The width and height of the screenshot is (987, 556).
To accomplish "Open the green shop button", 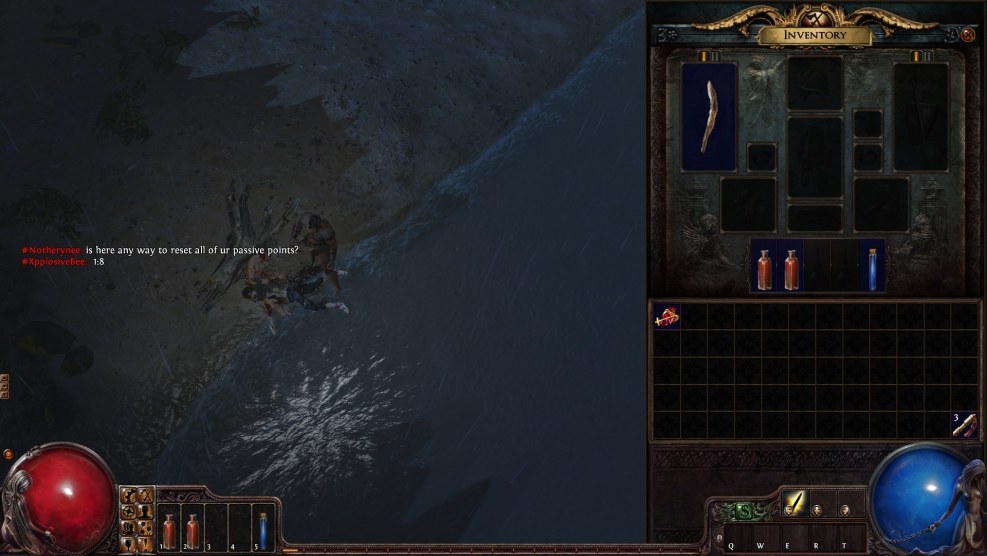I will pyautogui.click(x=742, y=512).
